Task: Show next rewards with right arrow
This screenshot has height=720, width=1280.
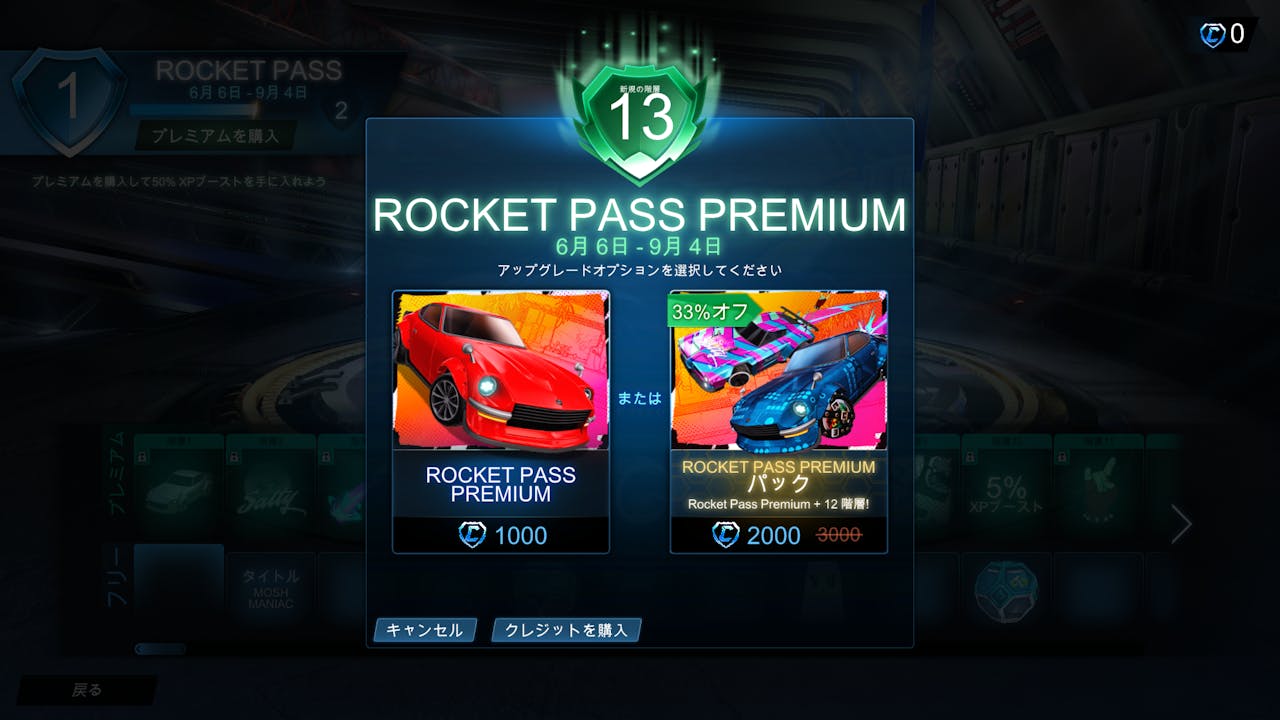Action: pos(1181,523)
